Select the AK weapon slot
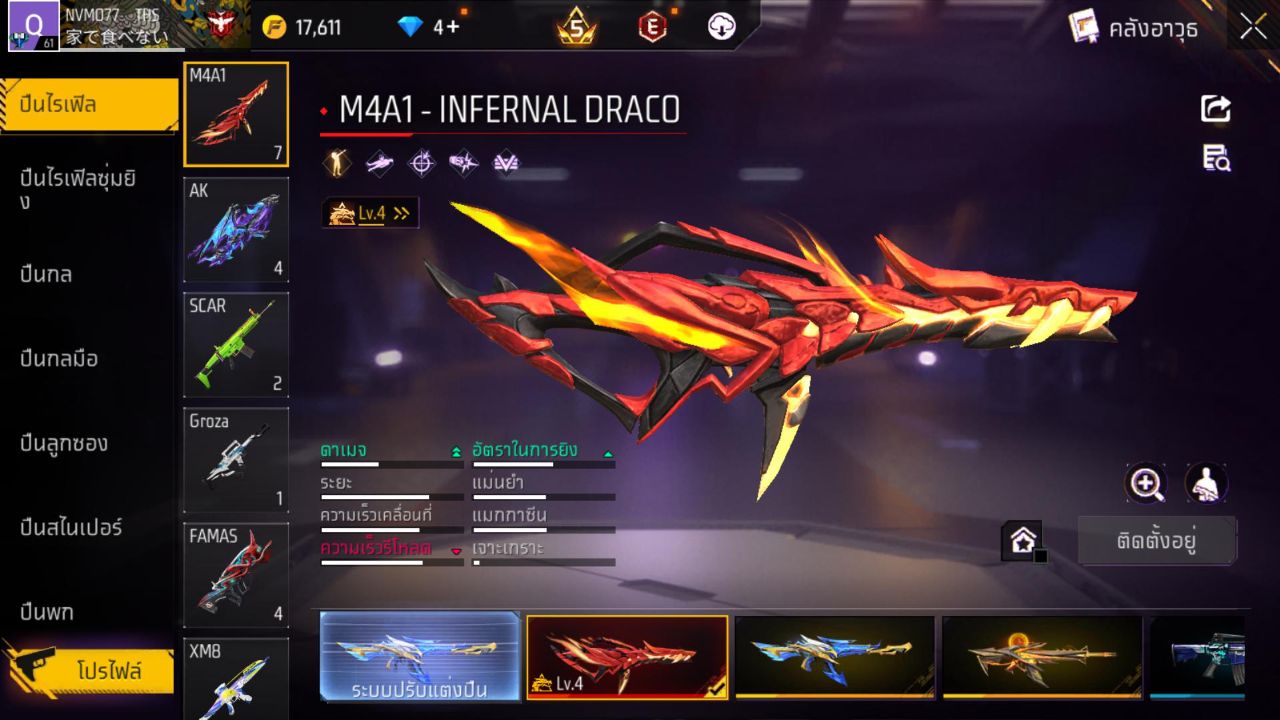The height and width of the screenshot is (720, 1280). (x=236, y=230)
